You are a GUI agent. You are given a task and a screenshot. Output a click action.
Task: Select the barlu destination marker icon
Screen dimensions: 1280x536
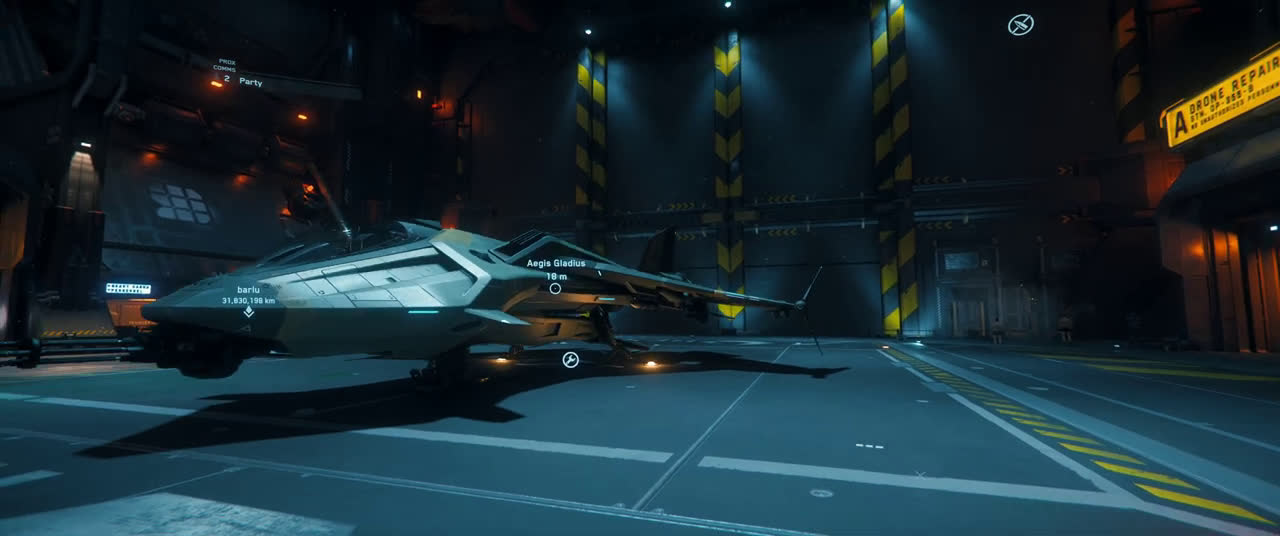tap(248, 312)
